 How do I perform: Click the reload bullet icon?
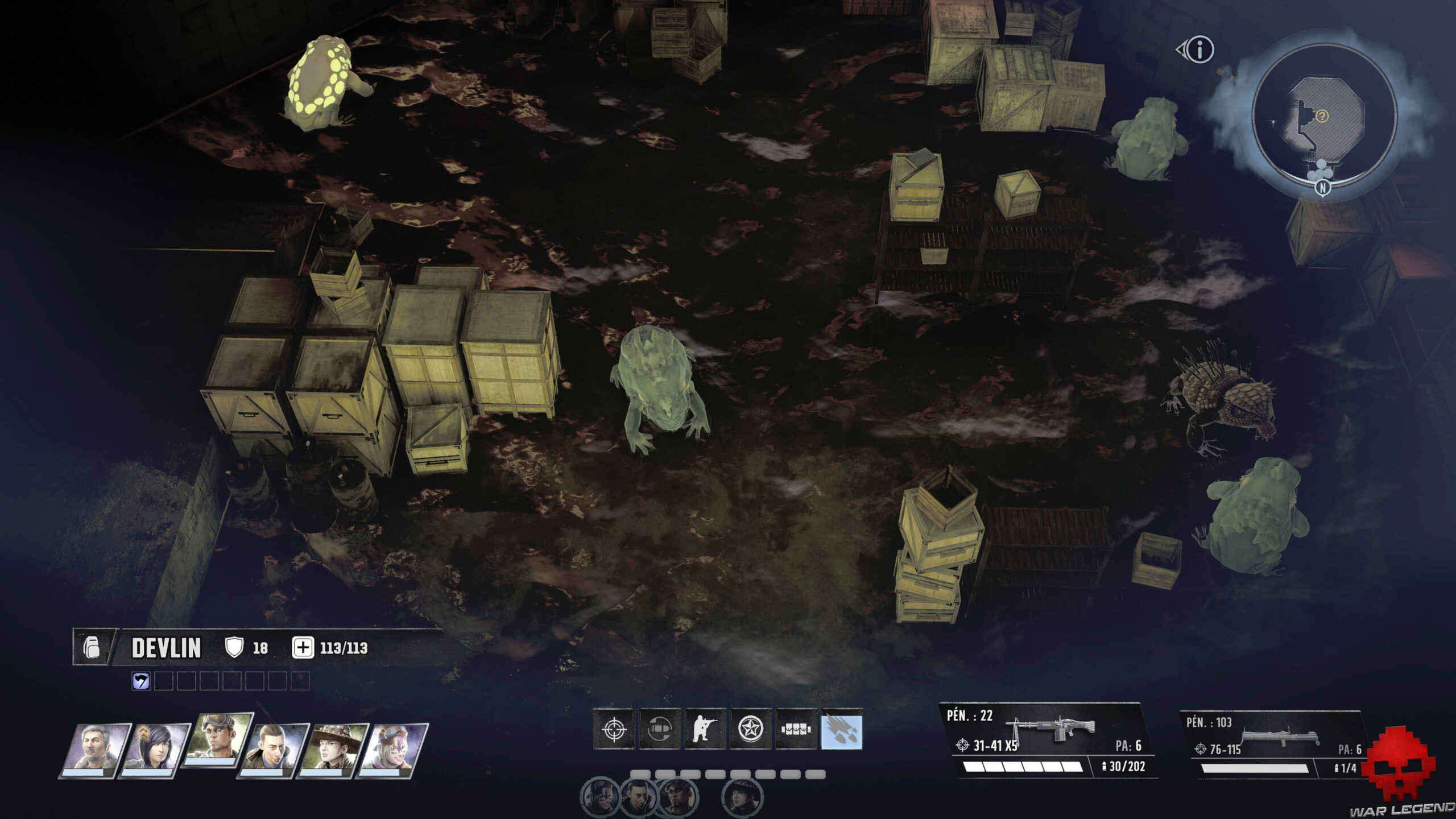point(660,729)
